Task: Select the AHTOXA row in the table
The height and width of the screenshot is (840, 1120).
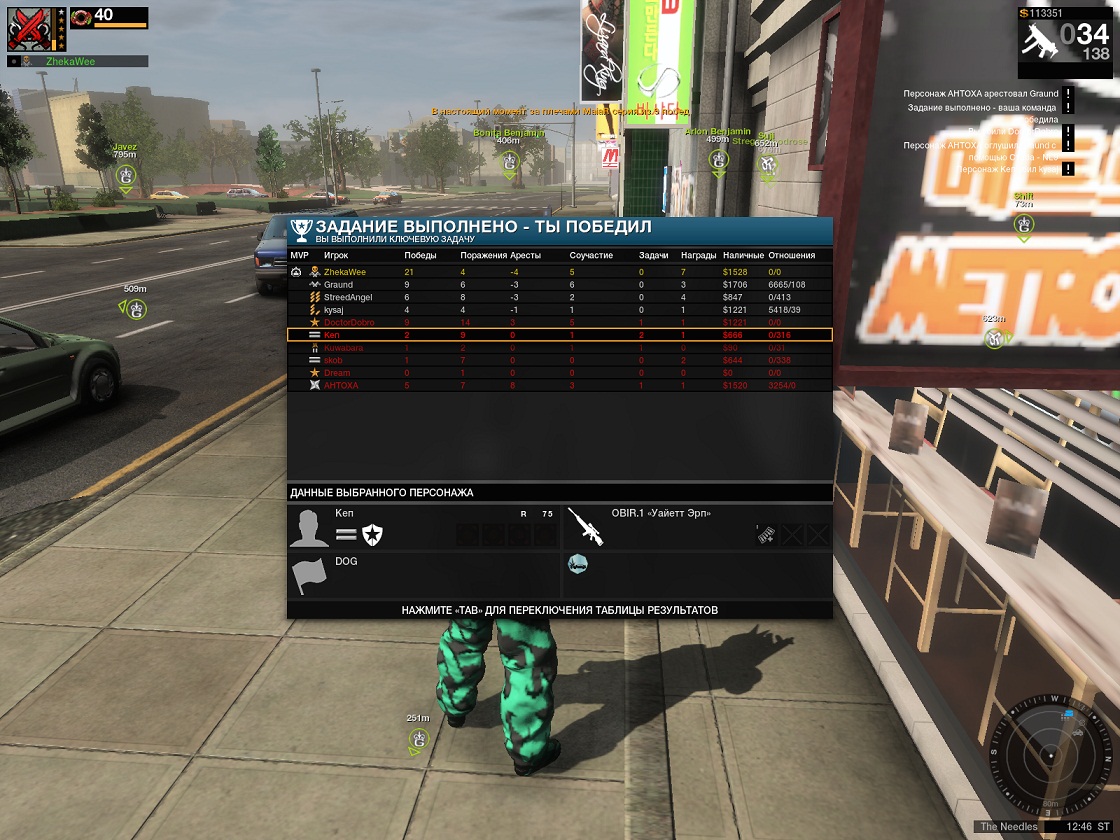Action: 340,385
